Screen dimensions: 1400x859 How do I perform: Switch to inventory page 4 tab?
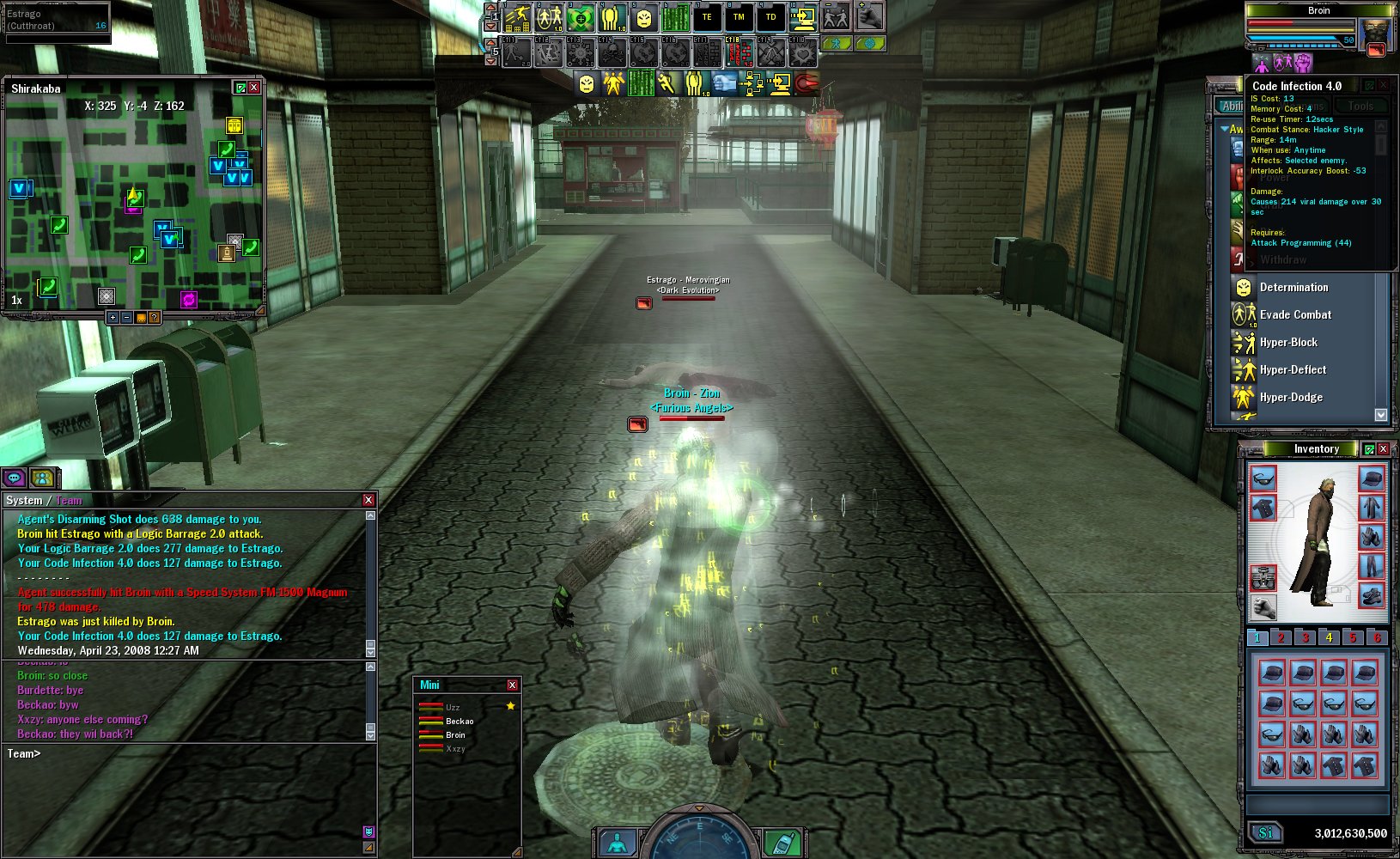(x=1329, y=637)
